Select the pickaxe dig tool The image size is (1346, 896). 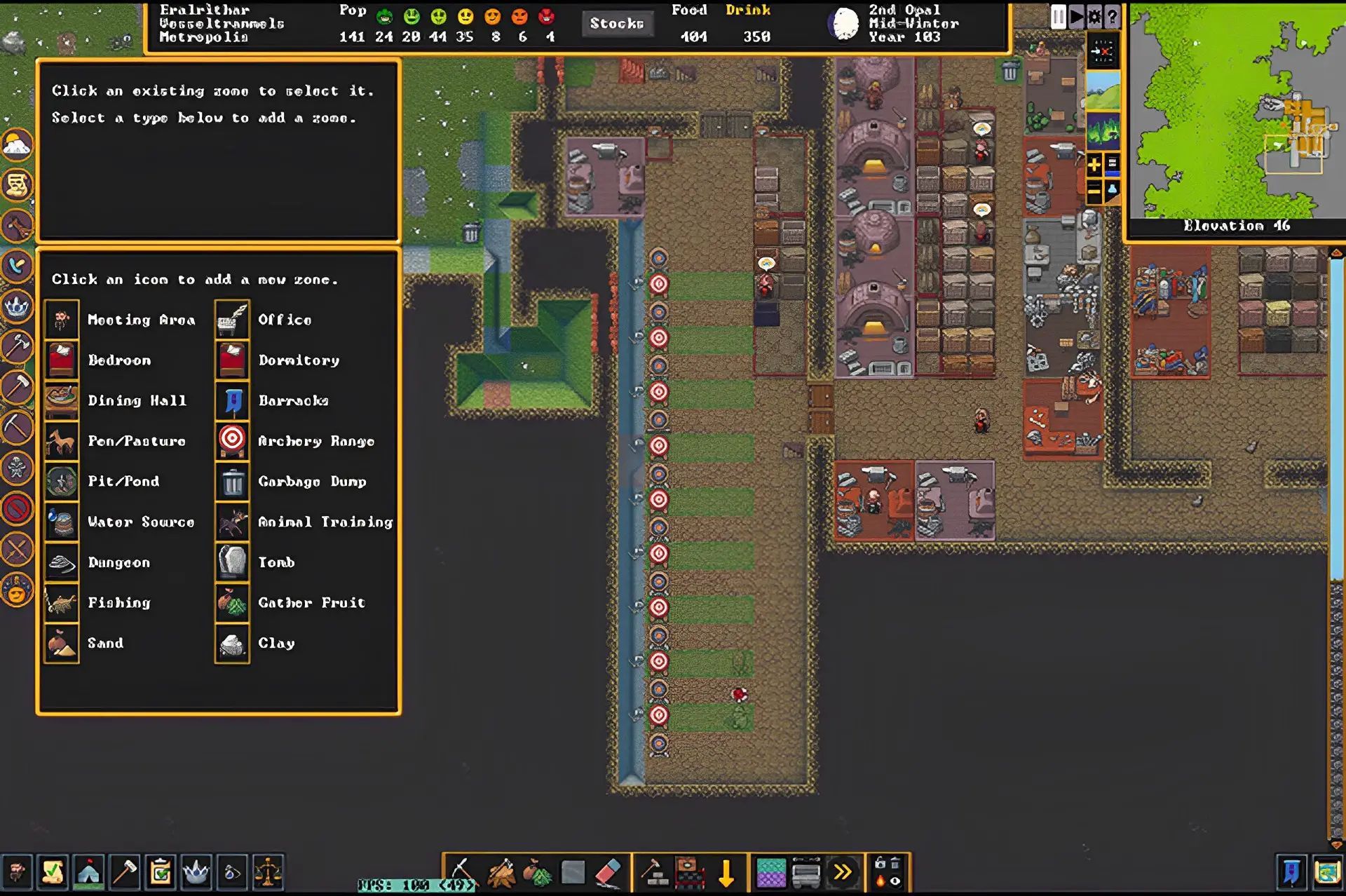pyautogui.click(x=461, y=872)
